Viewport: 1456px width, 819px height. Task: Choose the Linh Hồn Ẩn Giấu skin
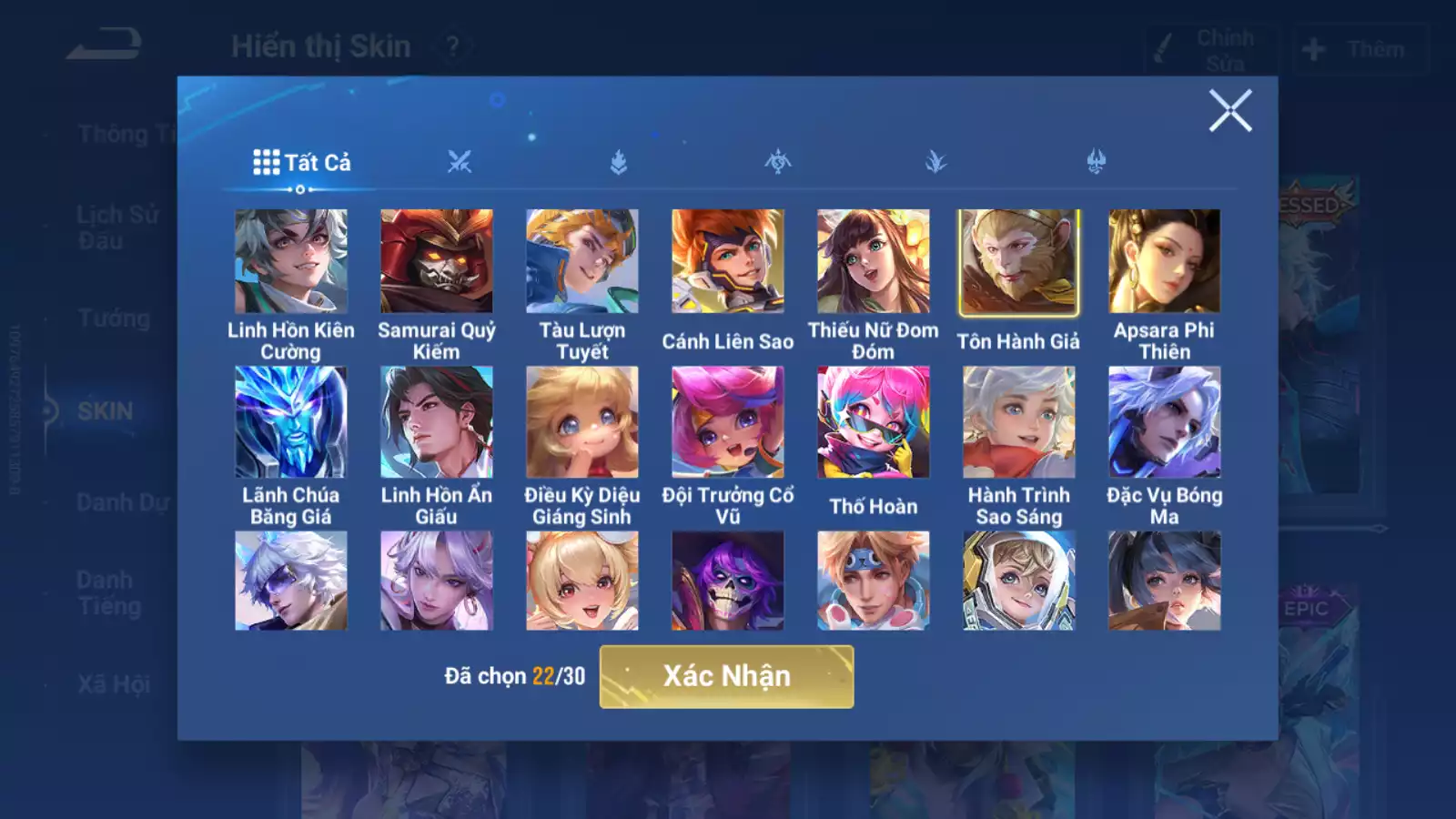click(x=437, y=422)
